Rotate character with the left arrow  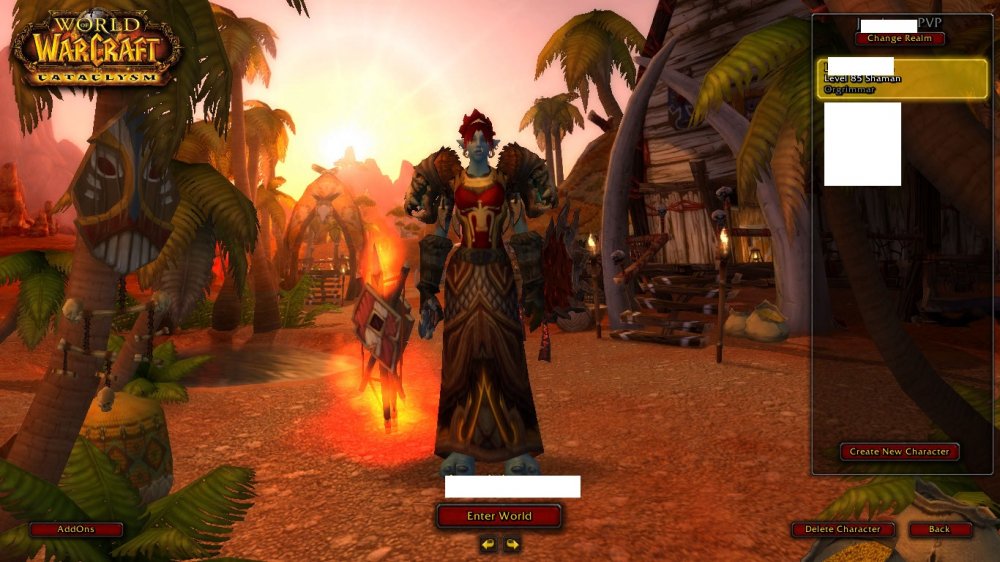(488, 544)
